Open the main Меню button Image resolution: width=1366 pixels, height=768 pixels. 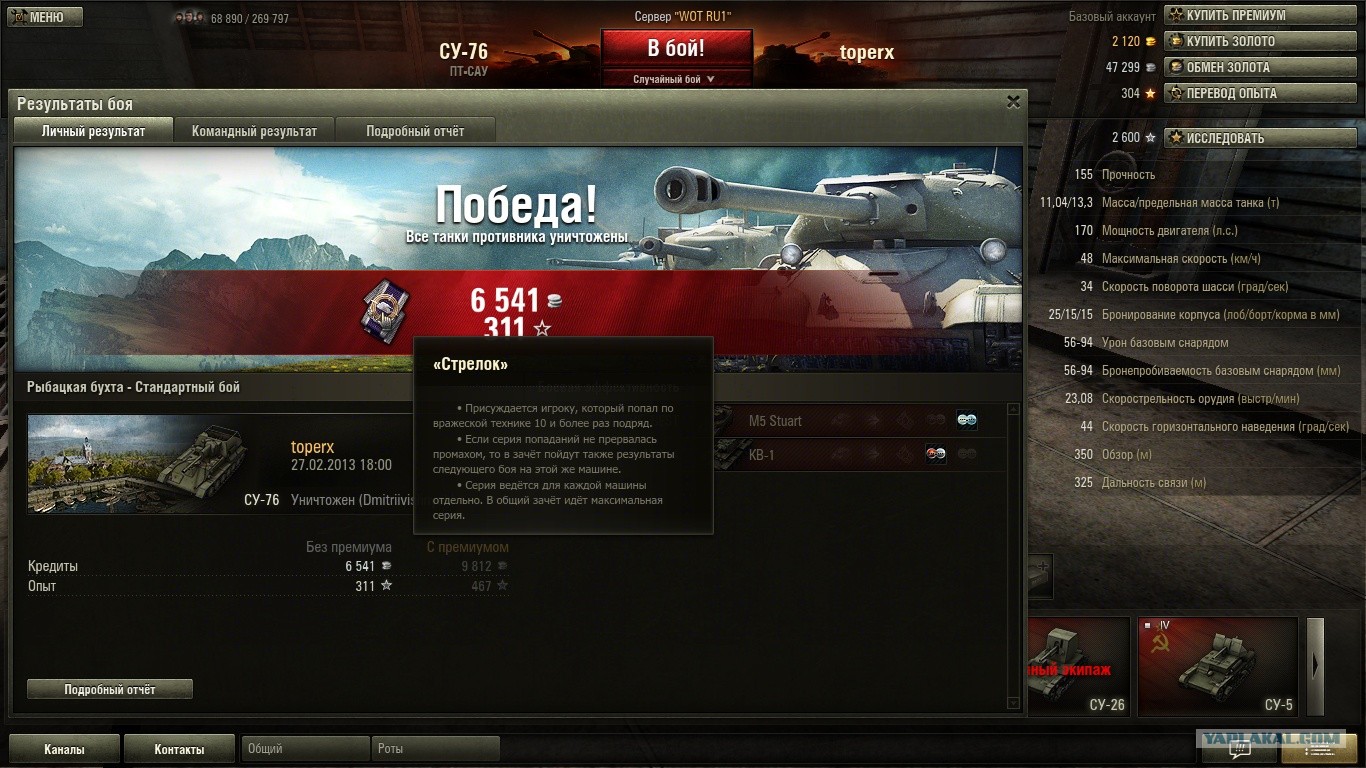pos(45,17)
